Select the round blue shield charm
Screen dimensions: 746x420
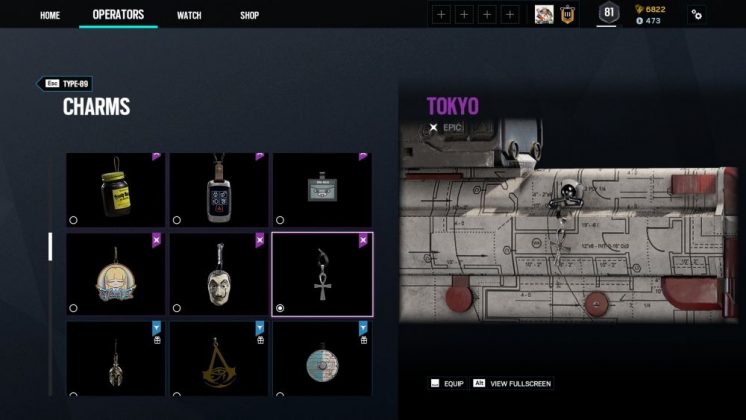[322, 358]
